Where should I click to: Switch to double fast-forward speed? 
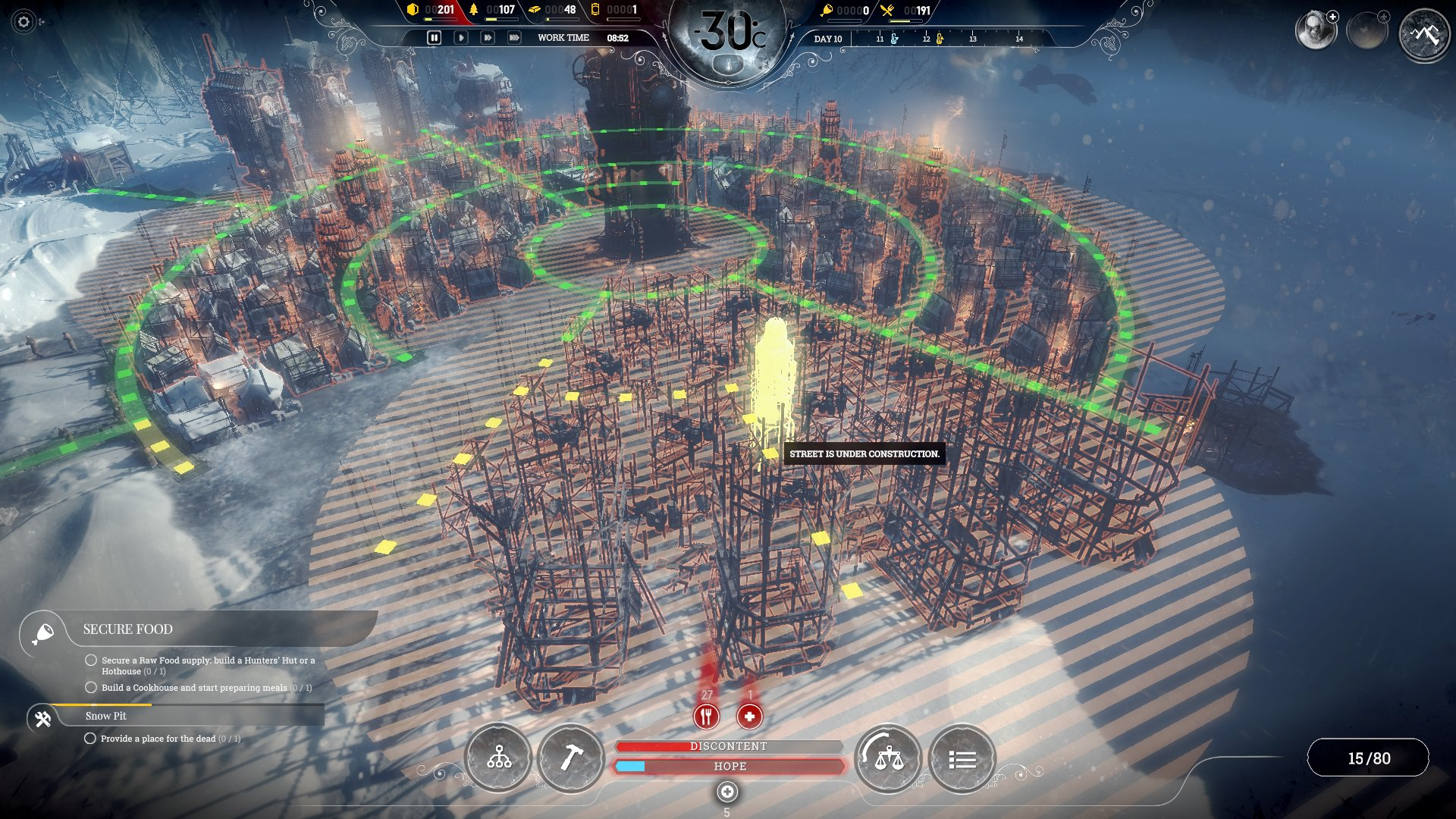[487, 37]
